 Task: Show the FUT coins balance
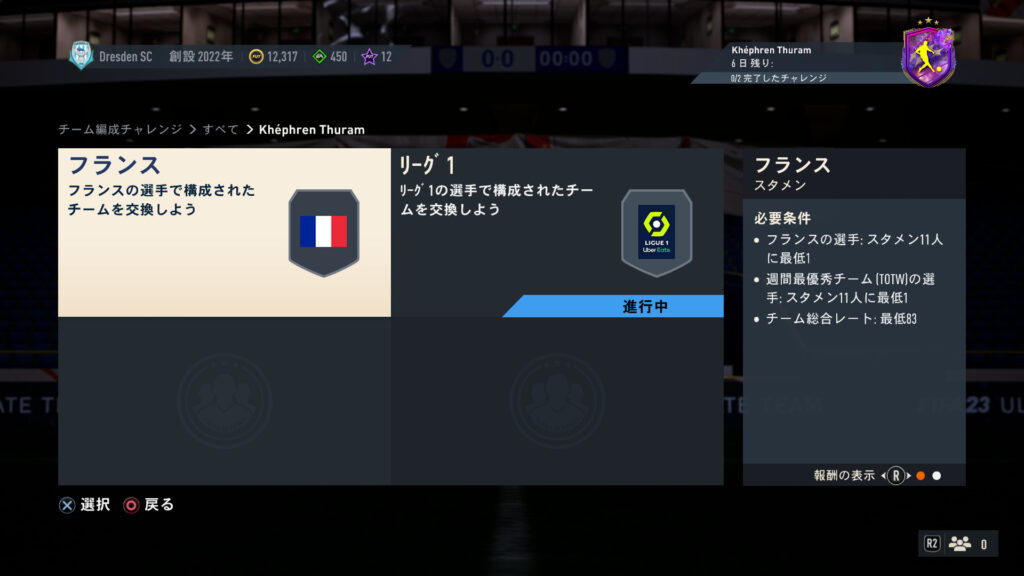tap(273, 57)
